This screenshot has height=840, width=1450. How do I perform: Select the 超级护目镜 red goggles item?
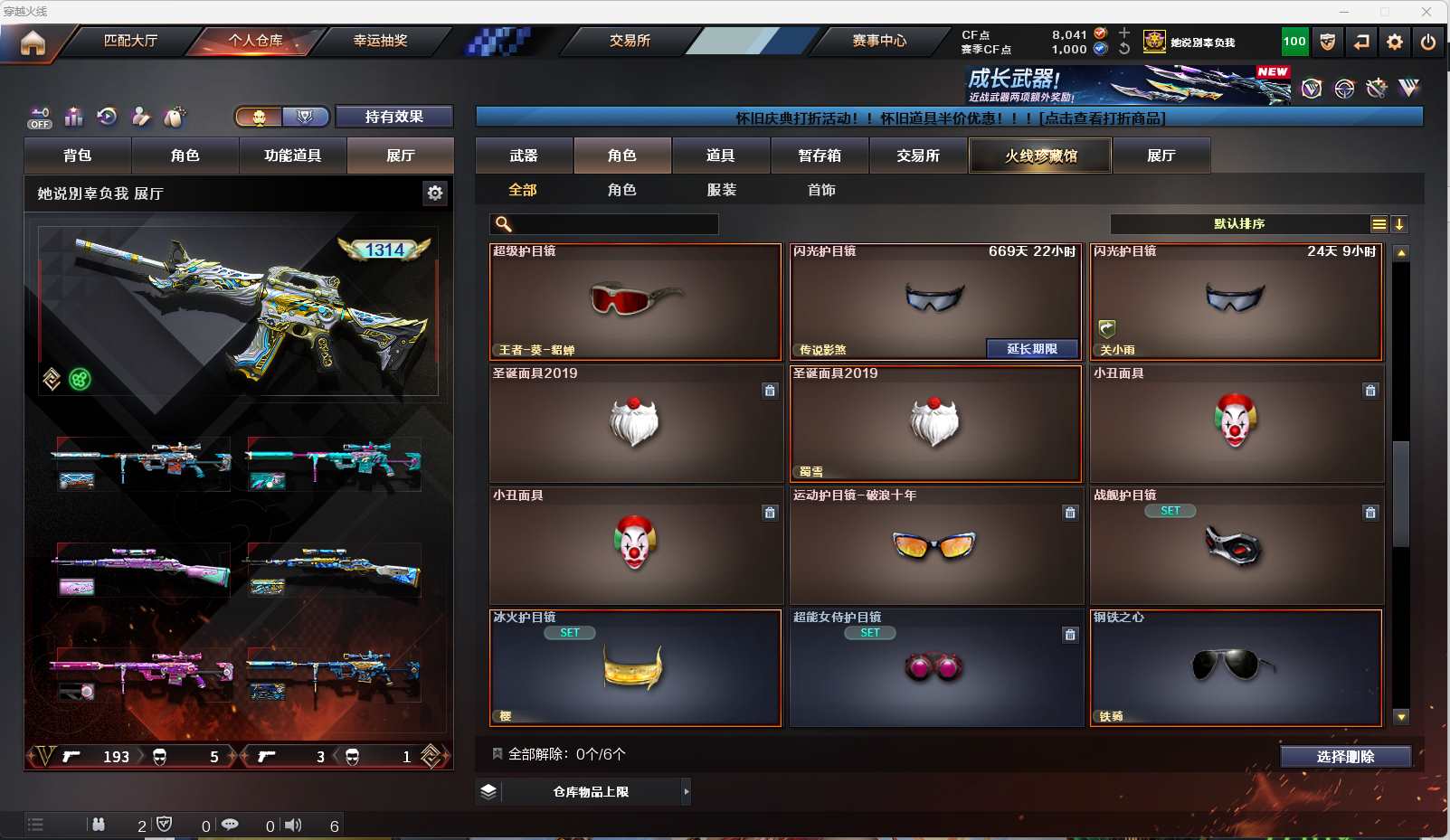635,302
